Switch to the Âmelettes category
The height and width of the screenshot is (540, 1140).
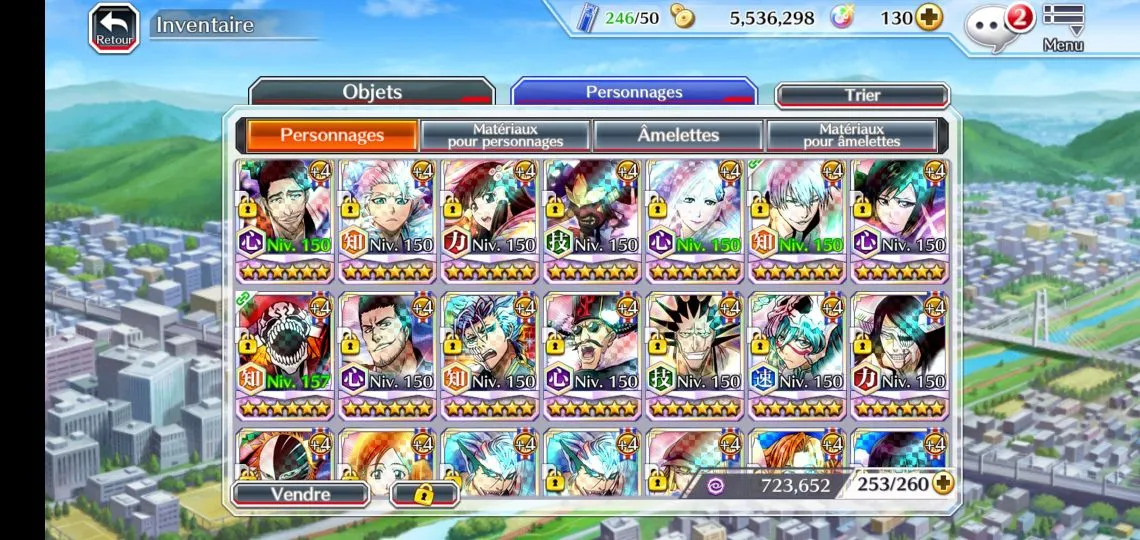pyautogui.click(x=678, y=135)
